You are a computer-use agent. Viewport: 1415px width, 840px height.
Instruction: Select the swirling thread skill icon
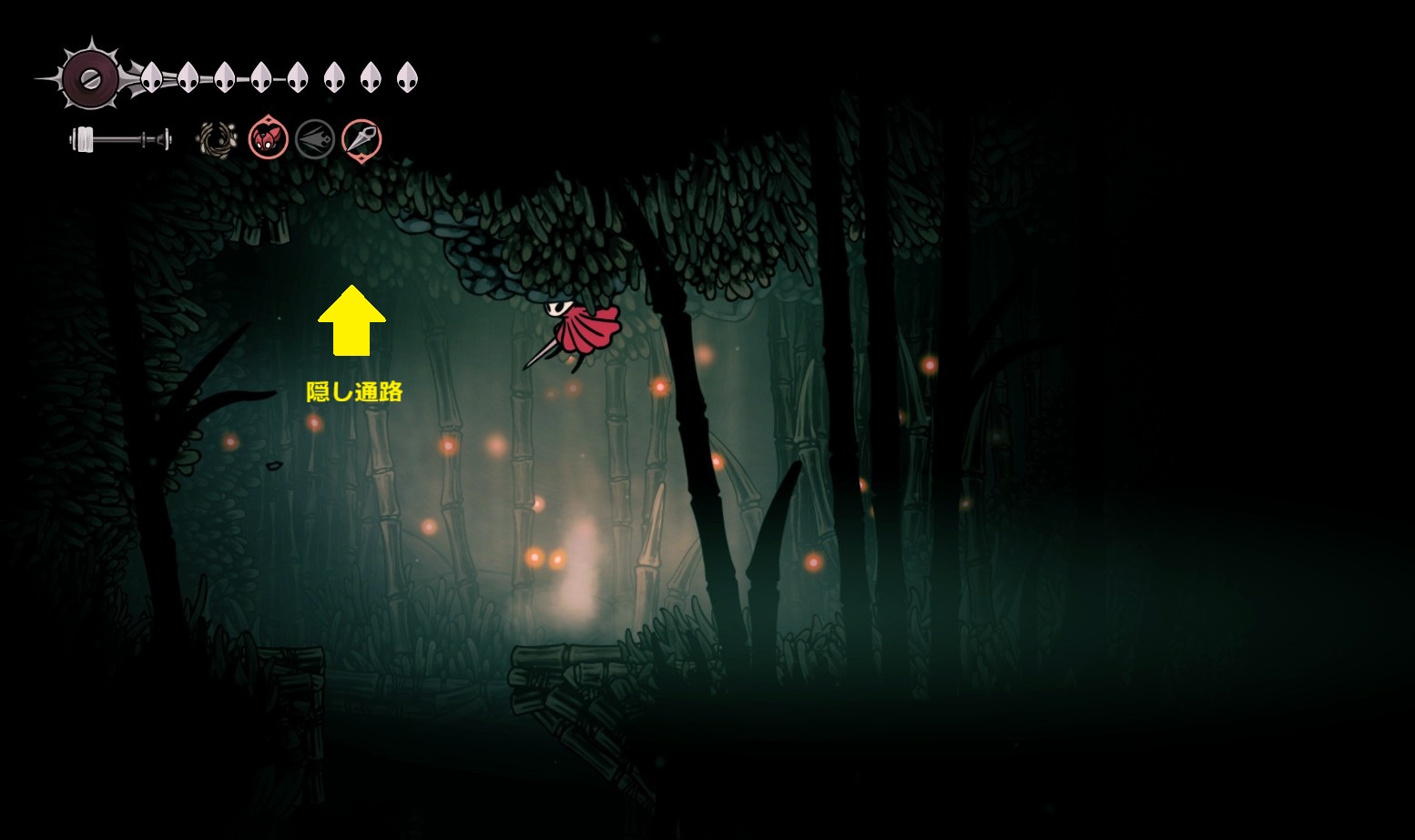coord(217,140)
